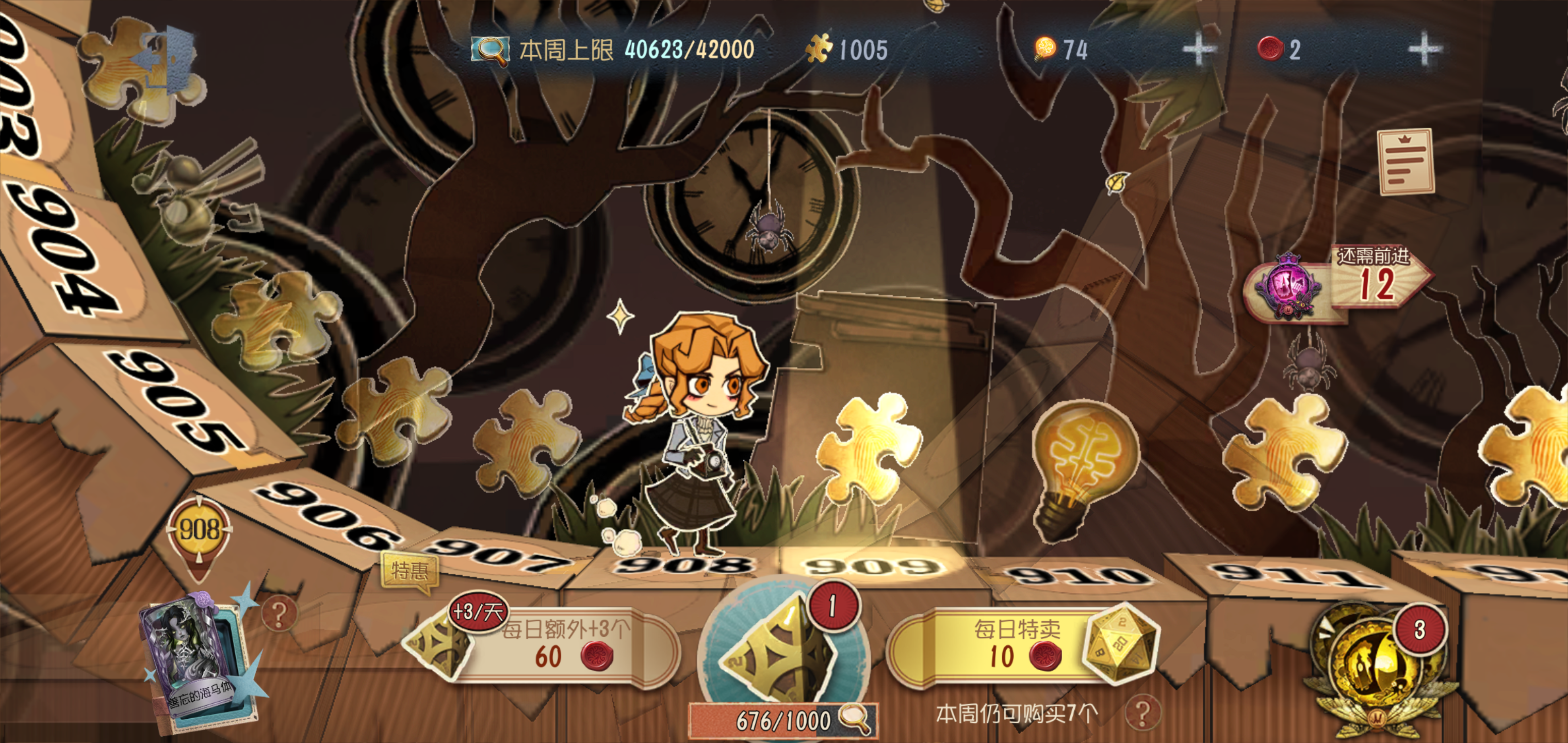Show help for weekly purchase limit
The width and height of the screenshot is (1568, 743).
1142,713
